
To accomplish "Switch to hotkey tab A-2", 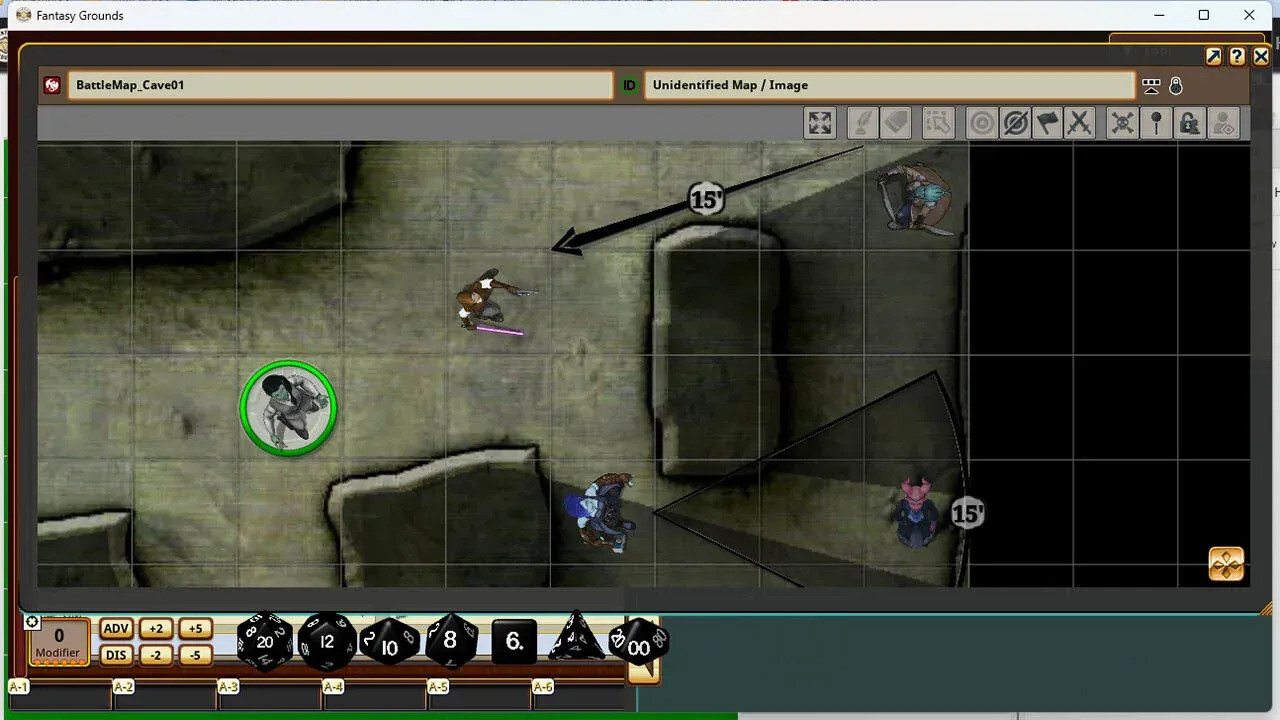I will click(x=122, y=687).
